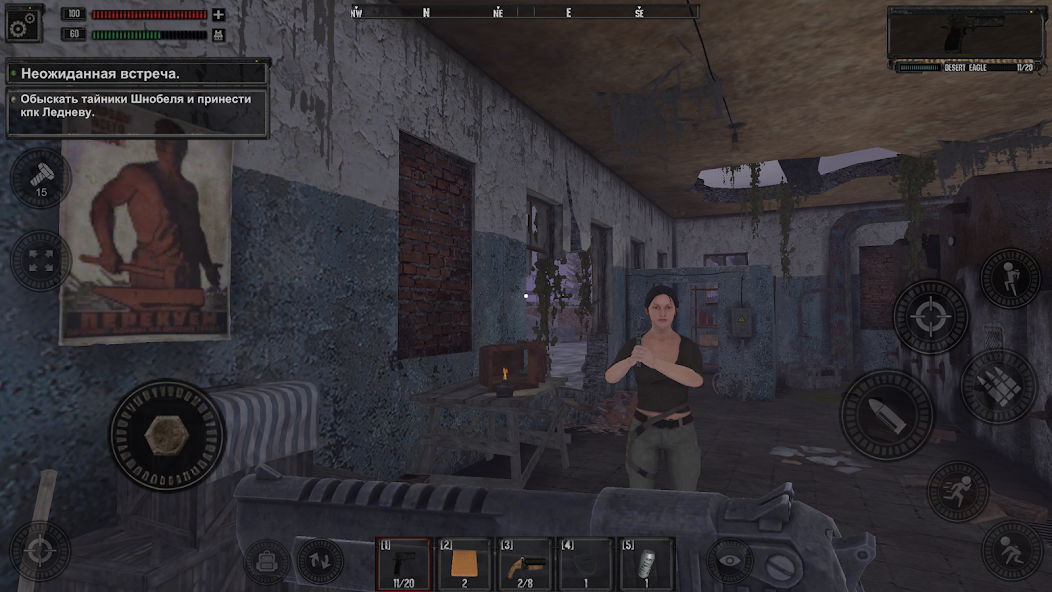Select hotbar slot 2 orange item
The height and width of the screenshot is (592, 1052).
tap(465, 564)
